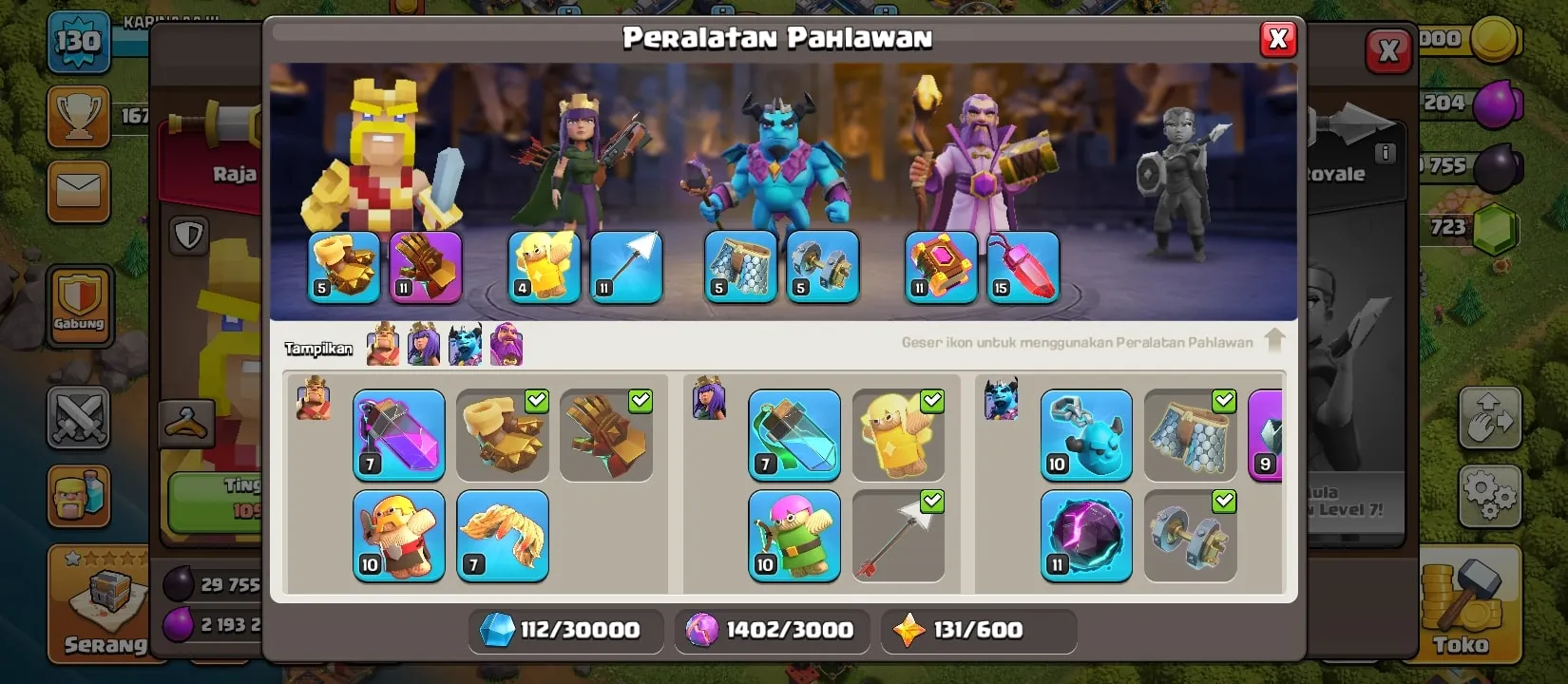Select the Barbarian Puppet equipment icon
1568x684 pixels.
pos(399,535)
